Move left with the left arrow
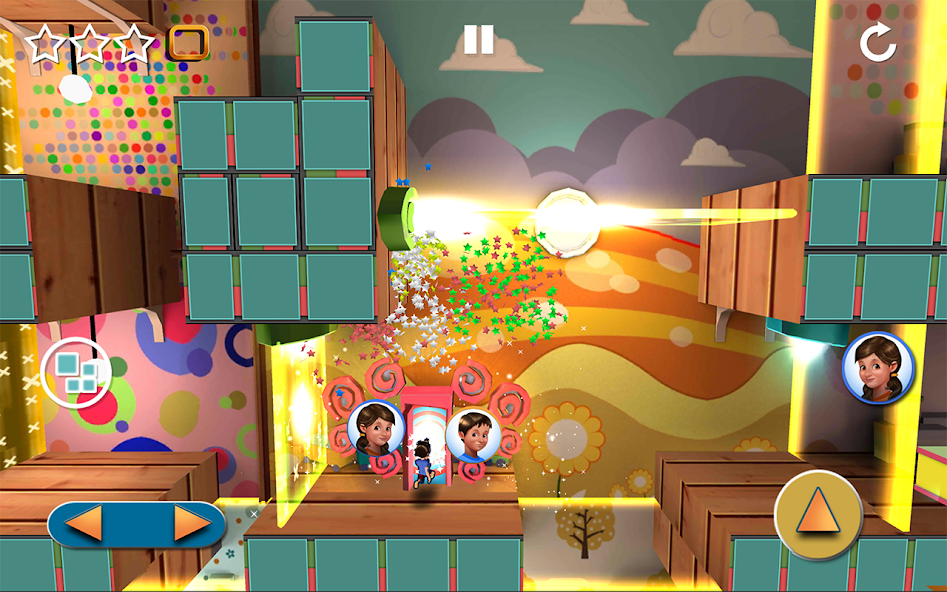Screen dimensions: 947x592 click(x=83, y=523)
